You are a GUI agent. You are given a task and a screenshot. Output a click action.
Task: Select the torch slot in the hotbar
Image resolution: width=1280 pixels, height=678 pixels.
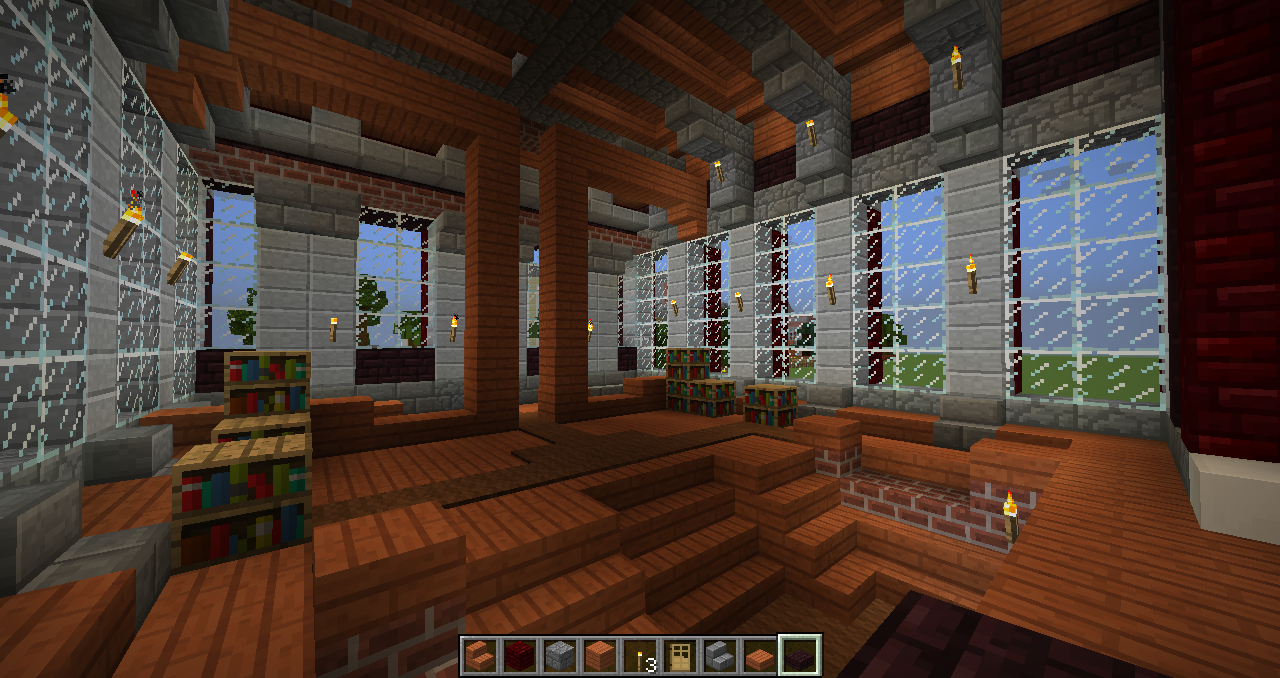pos(640,656)
